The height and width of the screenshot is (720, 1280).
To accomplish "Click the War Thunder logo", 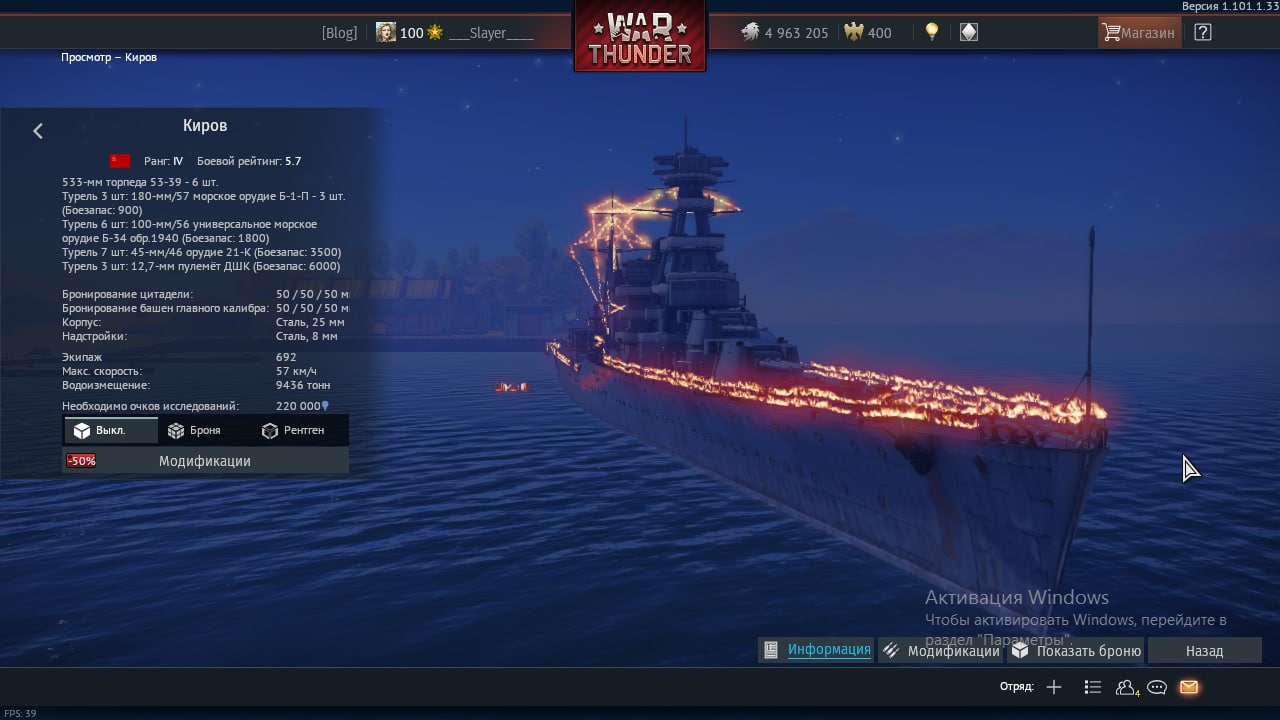I will point(640,37).
